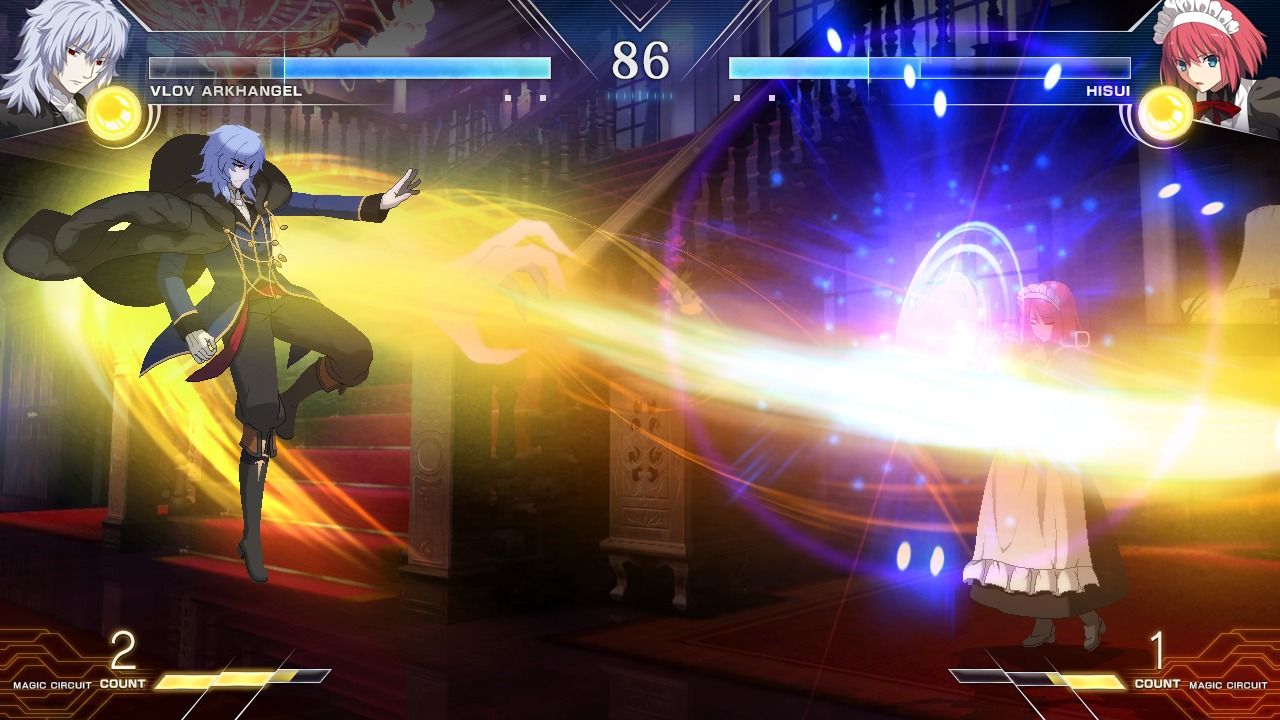Click the moon icon beside Vlov's portrait
The image size is (1280, 720).
tap(114, 113)
